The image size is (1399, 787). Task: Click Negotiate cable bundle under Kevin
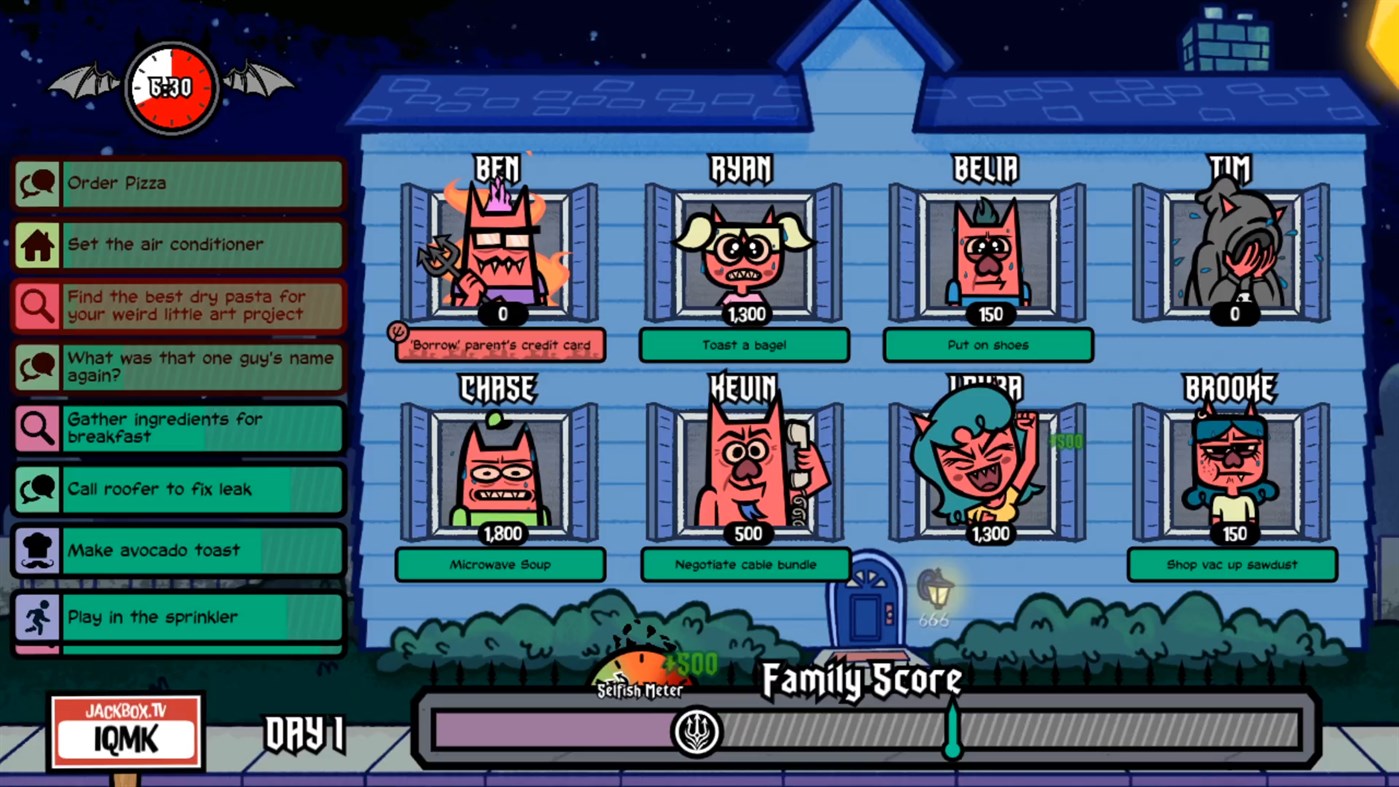[744, 565]
